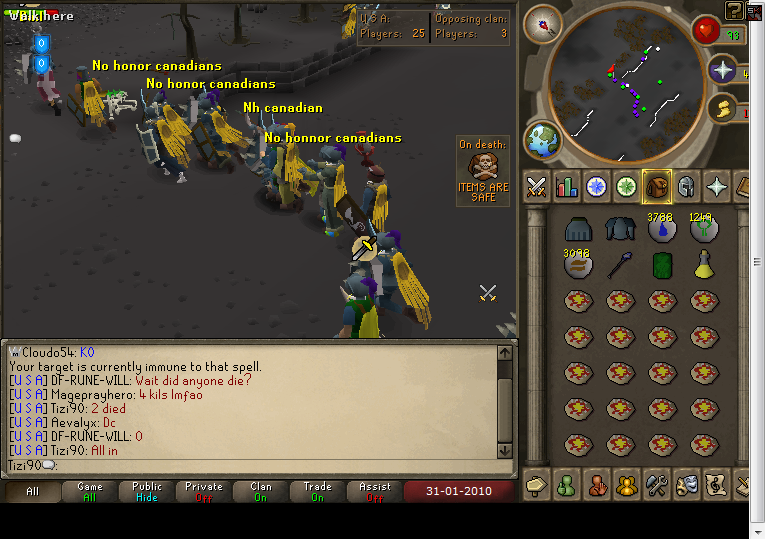Screen dimensions: 765x539
Task: Select the green cape item
Action: (x=661, y=265)
